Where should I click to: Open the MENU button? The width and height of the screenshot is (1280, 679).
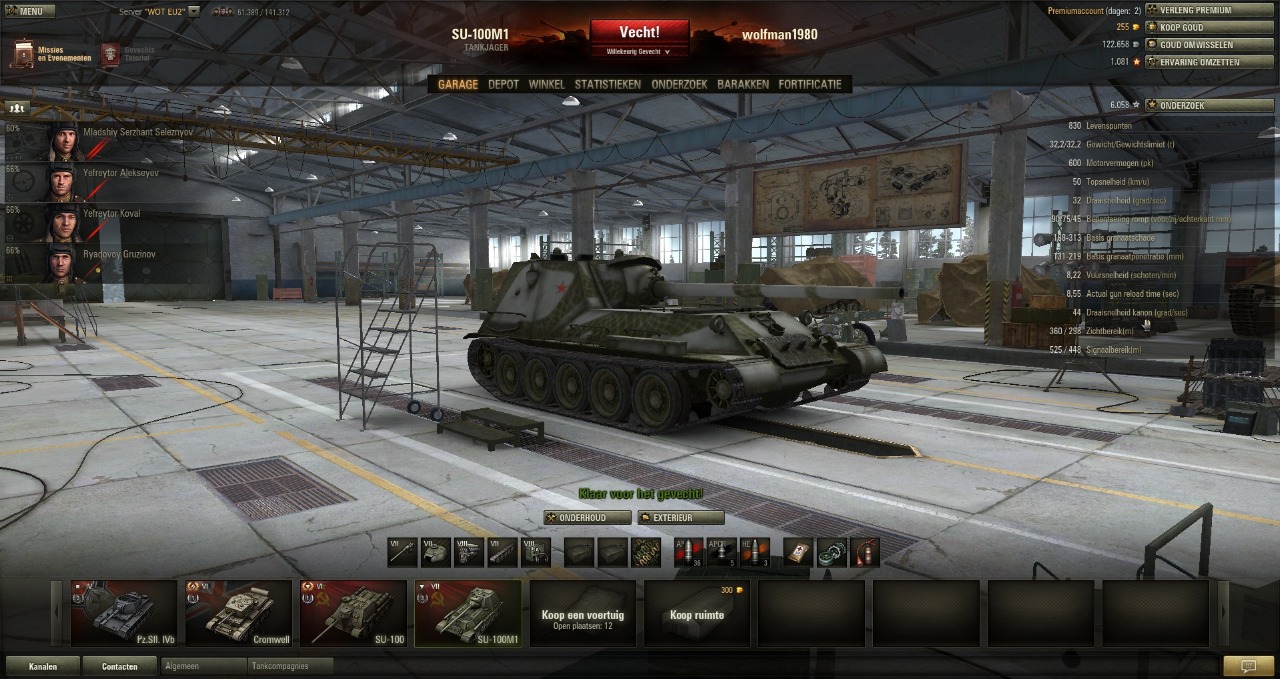25,11
